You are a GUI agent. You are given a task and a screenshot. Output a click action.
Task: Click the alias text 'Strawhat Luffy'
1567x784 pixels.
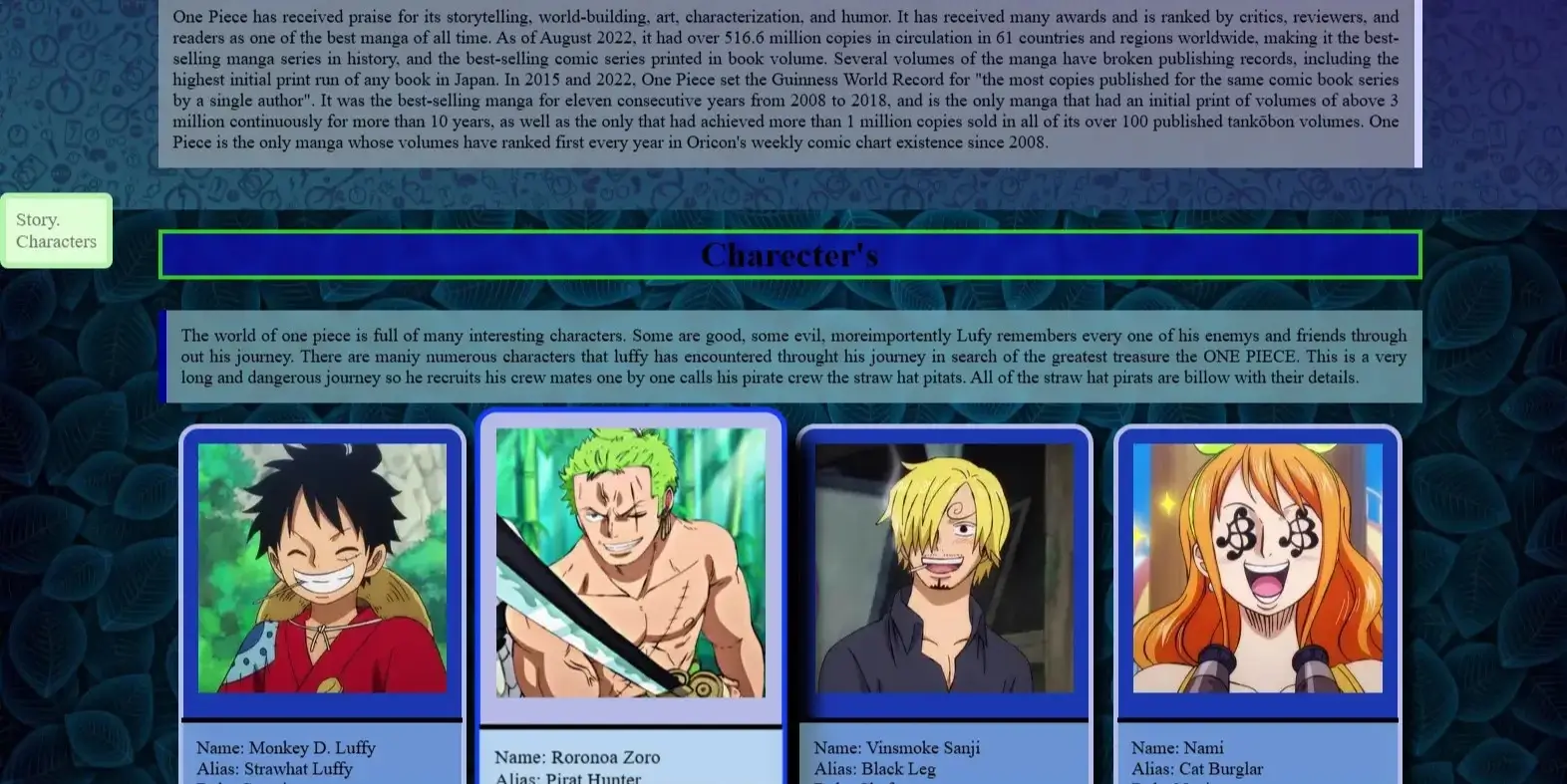[x=274, y=768]
